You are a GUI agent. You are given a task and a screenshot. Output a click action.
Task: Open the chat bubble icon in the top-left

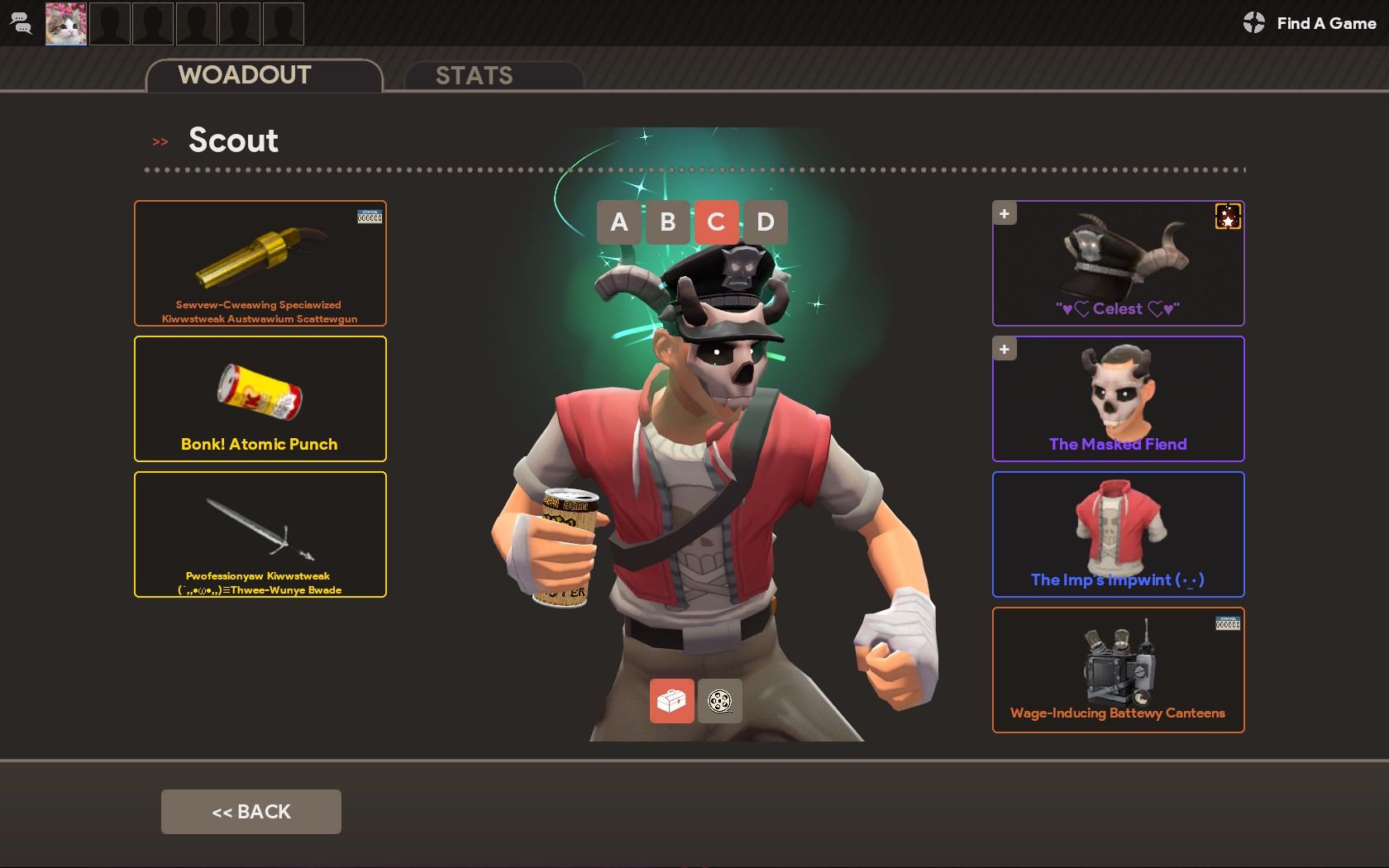(x=21, y=23)
